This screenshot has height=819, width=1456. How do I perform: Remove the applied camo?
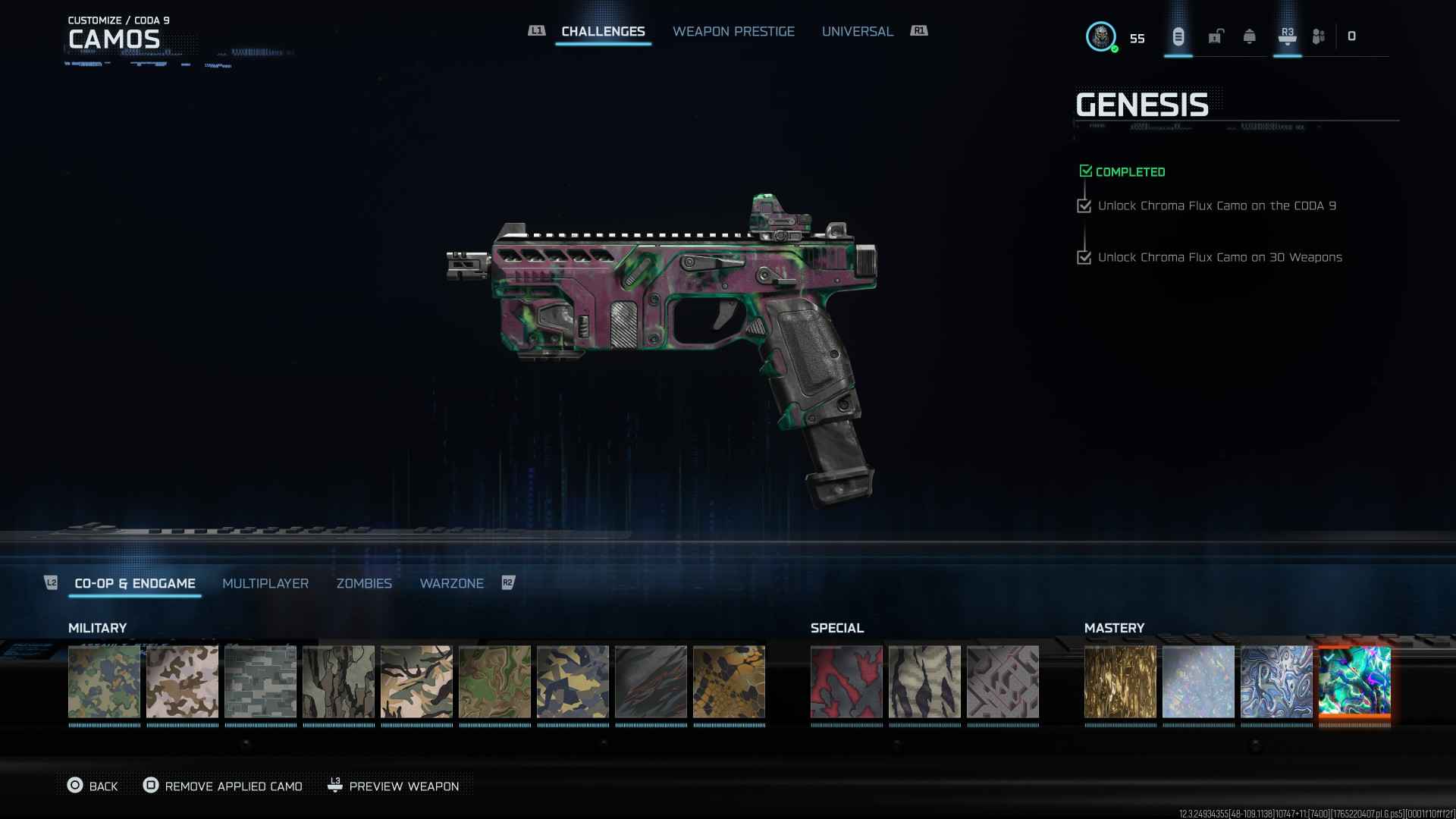tap(224, 786)
